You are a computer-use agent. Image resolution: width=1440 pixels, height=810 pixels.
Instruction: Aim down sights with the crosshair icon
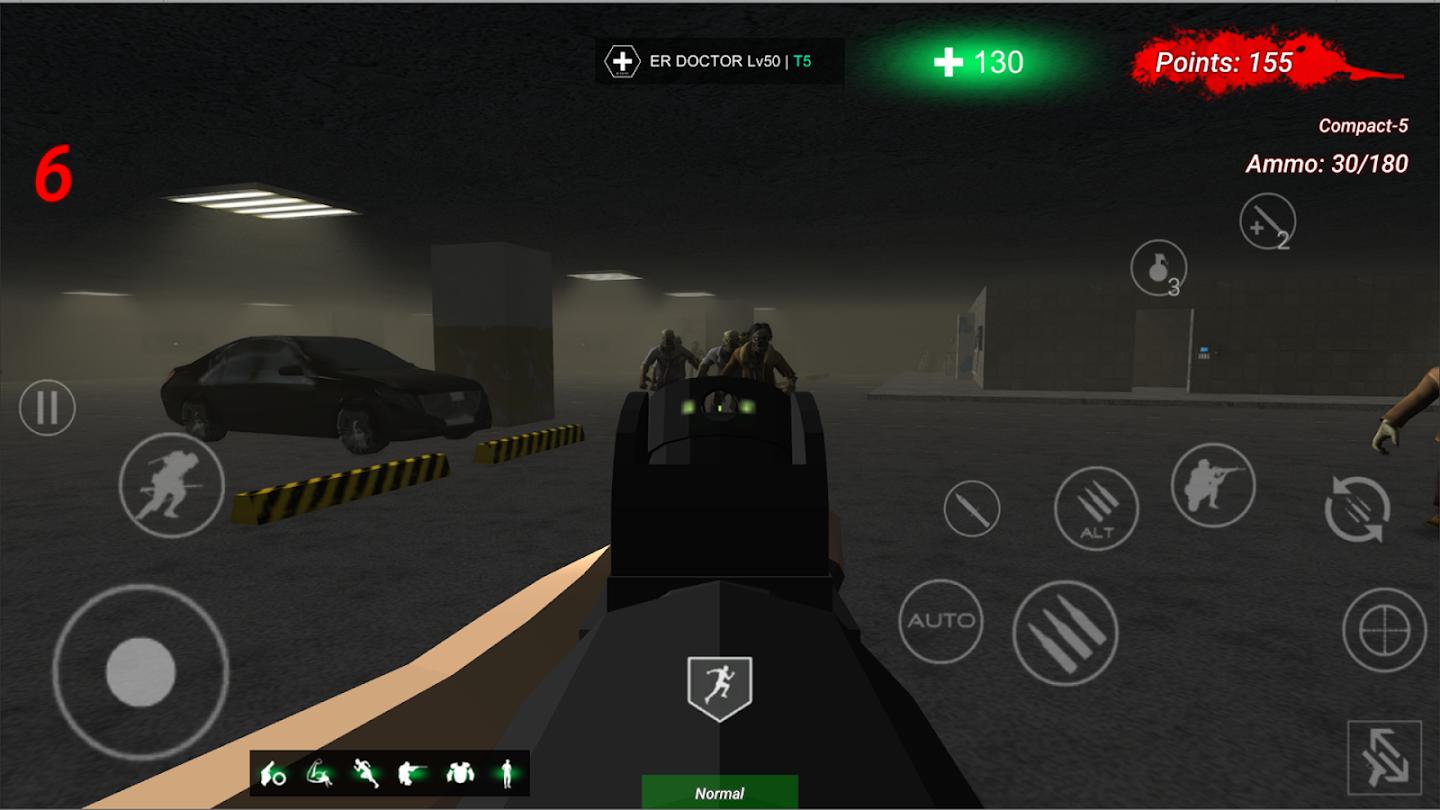1387,632
